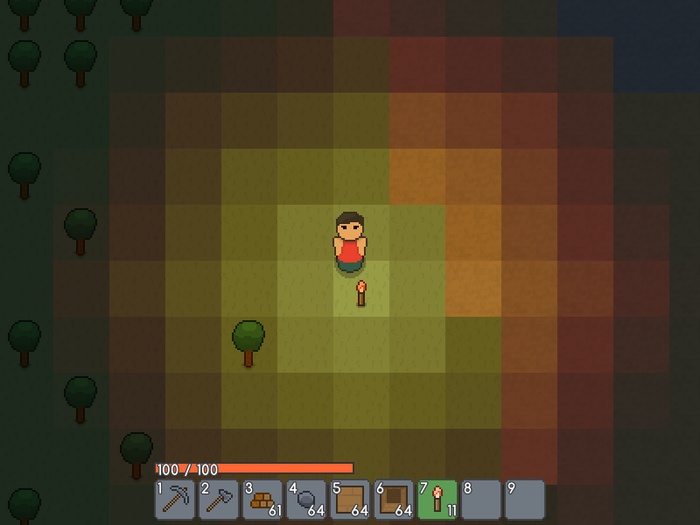700x525 pixels.
Task: Equip the axe from hotbar slot 2
Action: 219,499
